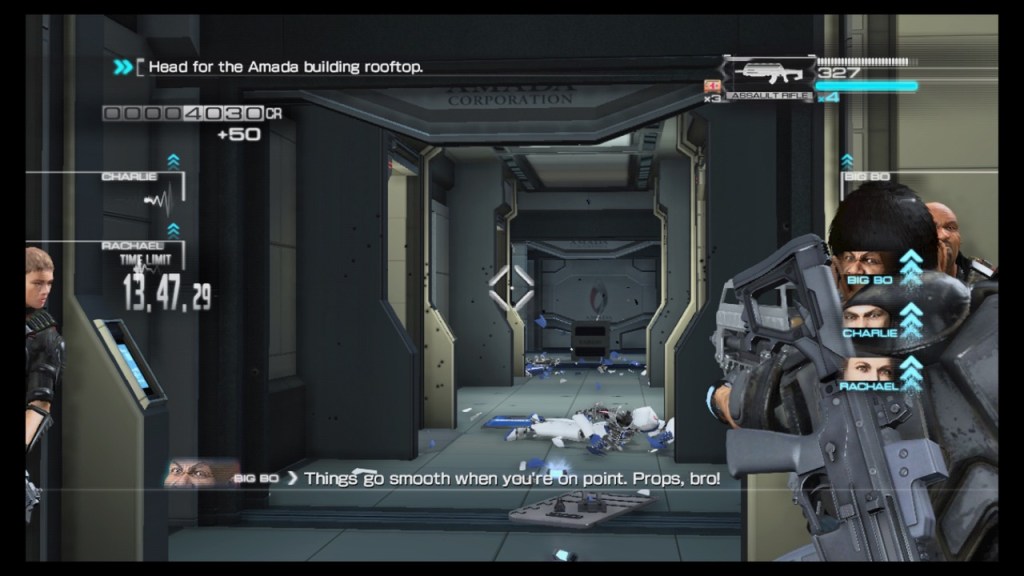
Task: Select Charlie's squad command portrait
Action: click(x=868, y=320)
